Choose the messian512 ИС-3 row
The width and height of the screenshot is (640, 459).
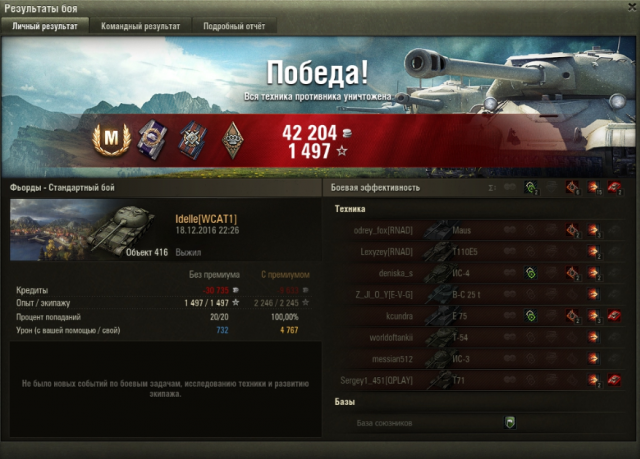click(480, 359)
